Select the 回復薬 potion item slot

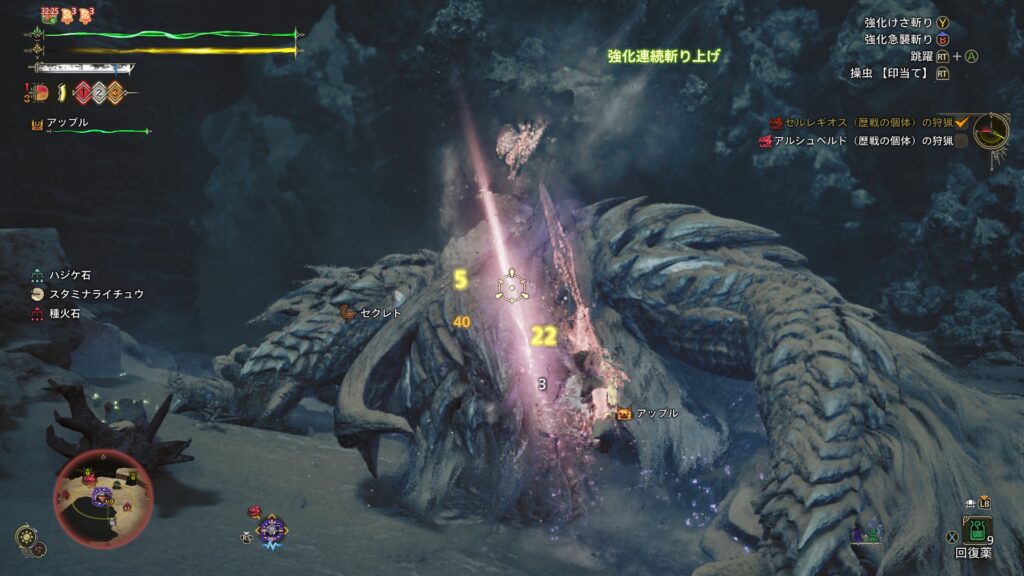tap(974, 530)
